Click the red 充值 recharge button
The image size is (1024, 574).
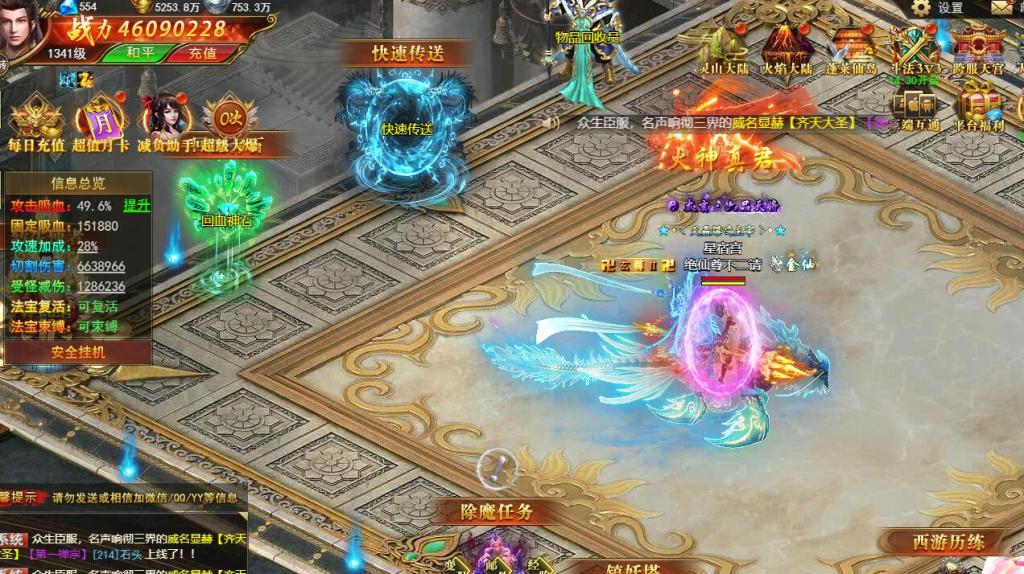204,53
